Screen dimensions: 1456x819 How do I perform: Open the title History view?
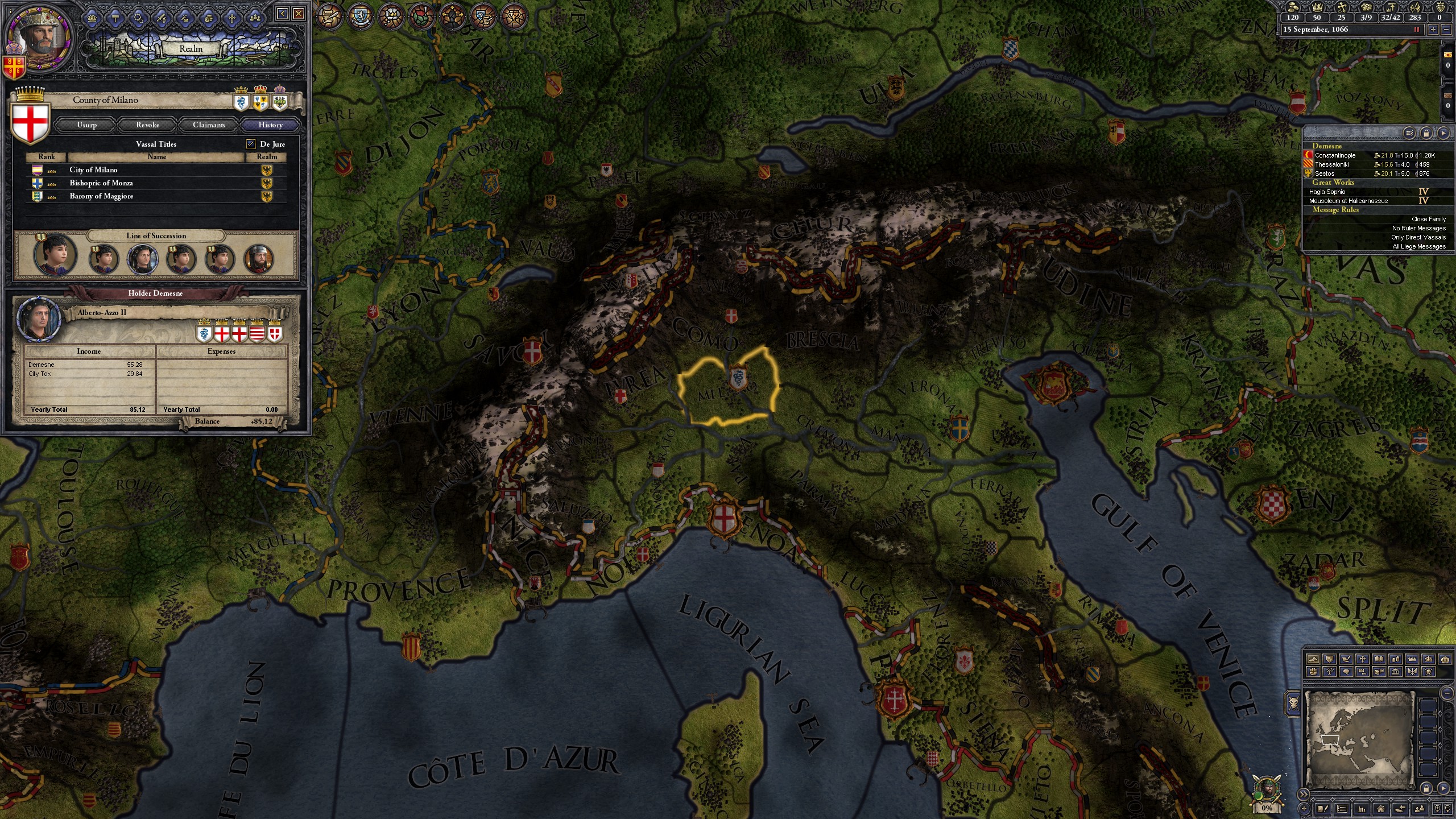(x=270, y=125)
